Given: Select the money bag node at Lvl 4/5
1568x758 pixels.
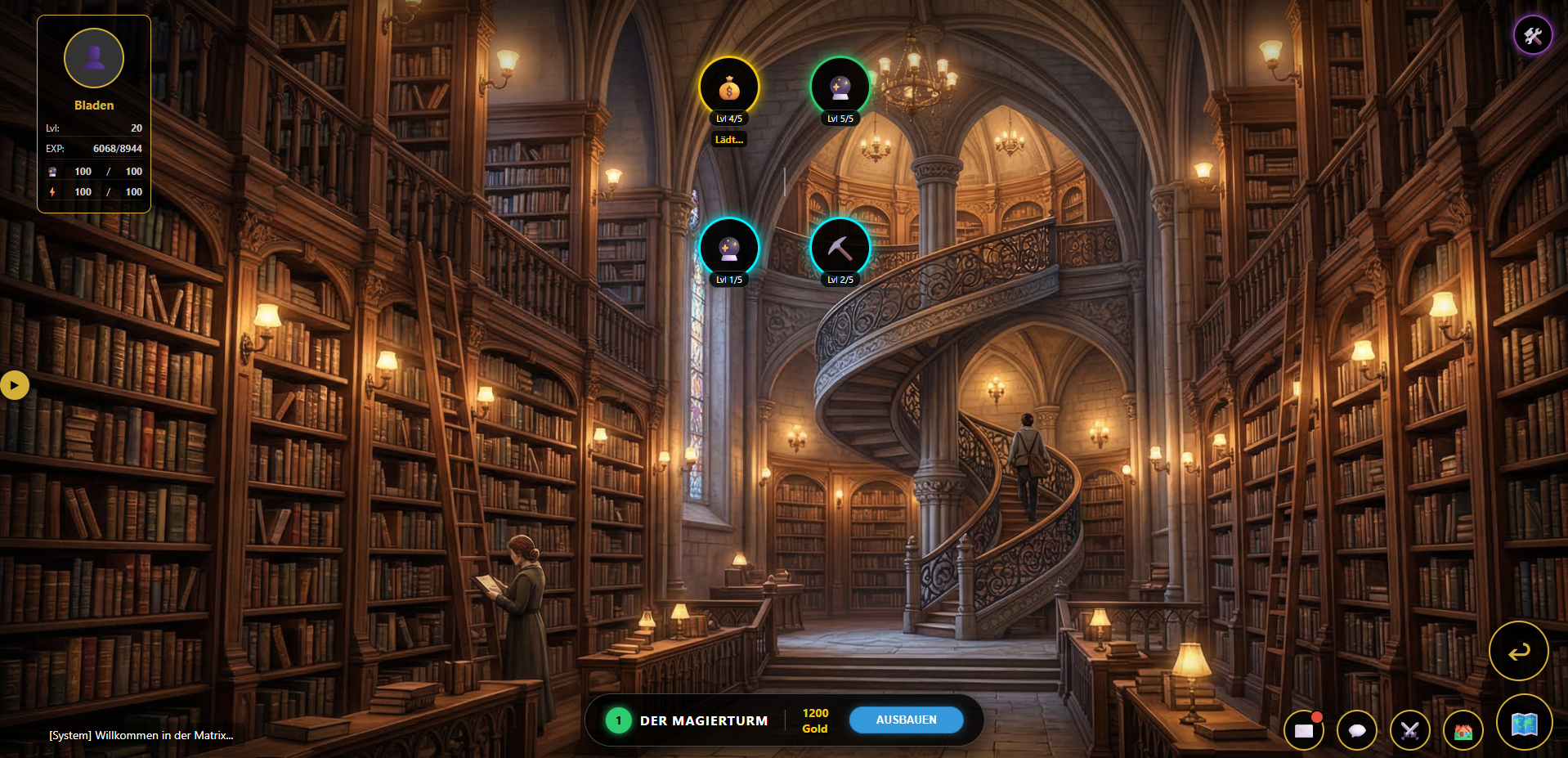Looking at the screenshot, I should (728, 87).
